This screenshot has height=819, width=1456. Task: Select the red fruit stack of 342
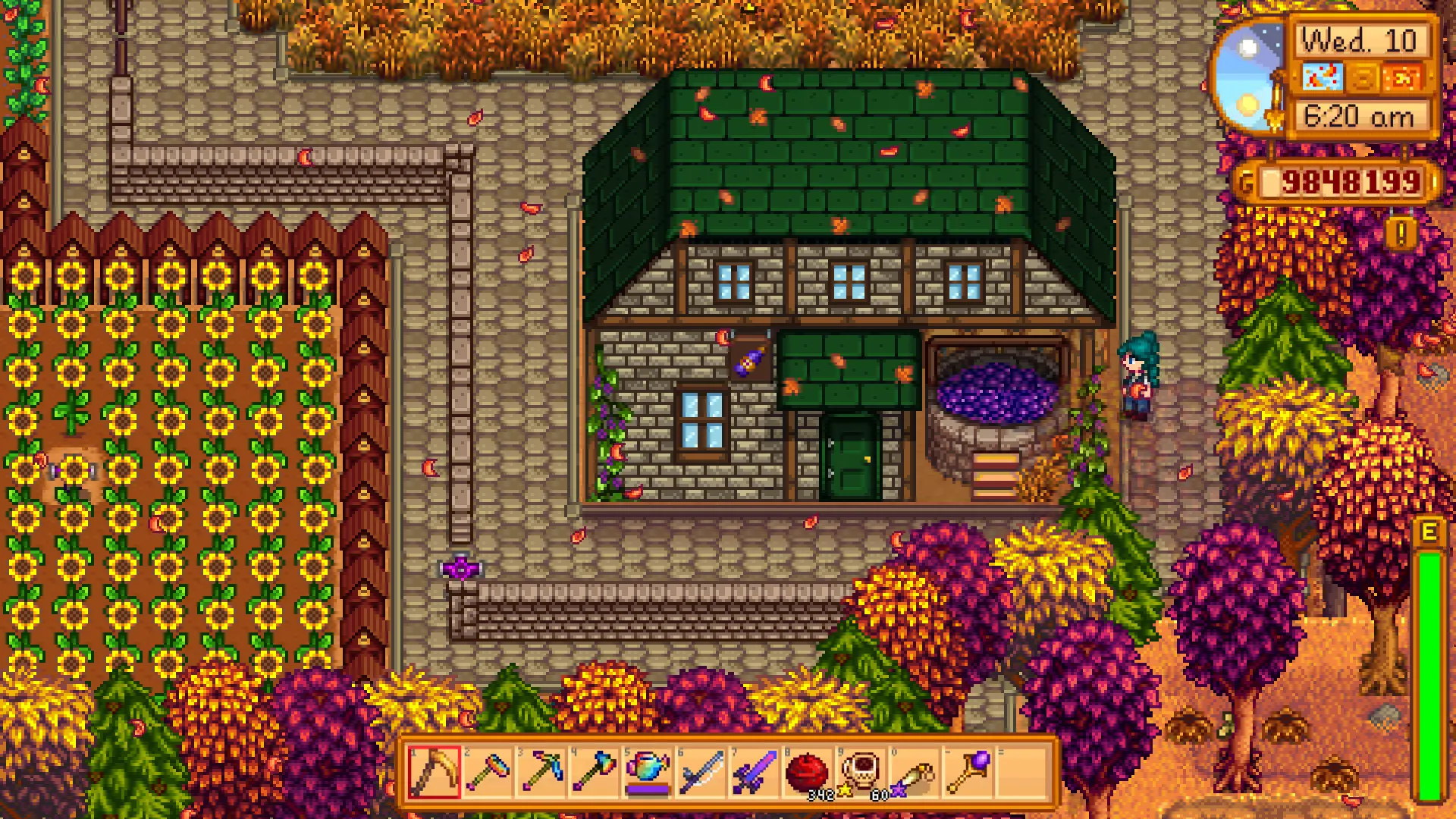pos(807,773)
